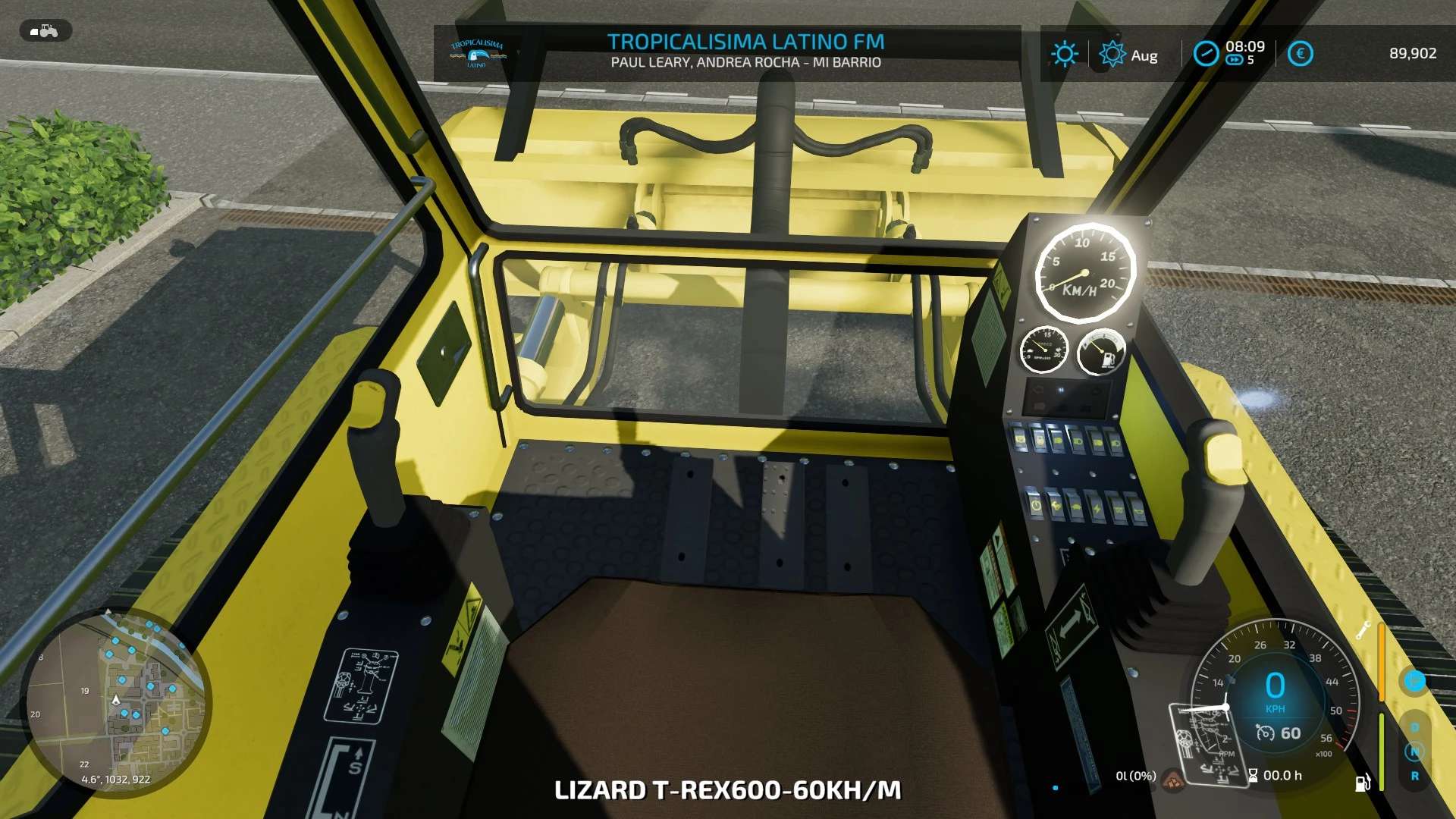Click the fuel pump icon
Image resolution: width=1456 pixels, height=819 pixels.
[1362, 782]
